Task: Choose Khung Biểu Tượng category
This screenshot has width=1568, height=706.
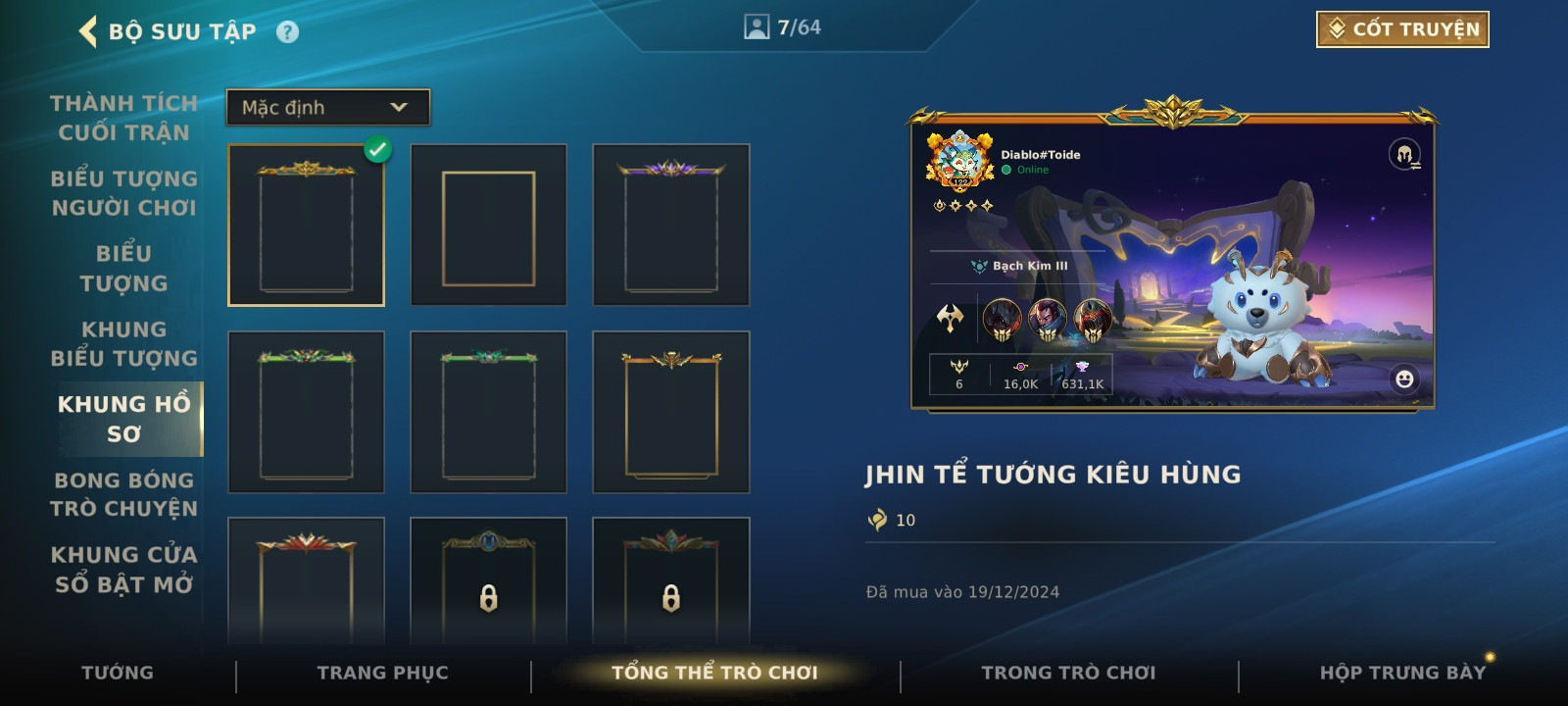Action: [x=123, y=343]
